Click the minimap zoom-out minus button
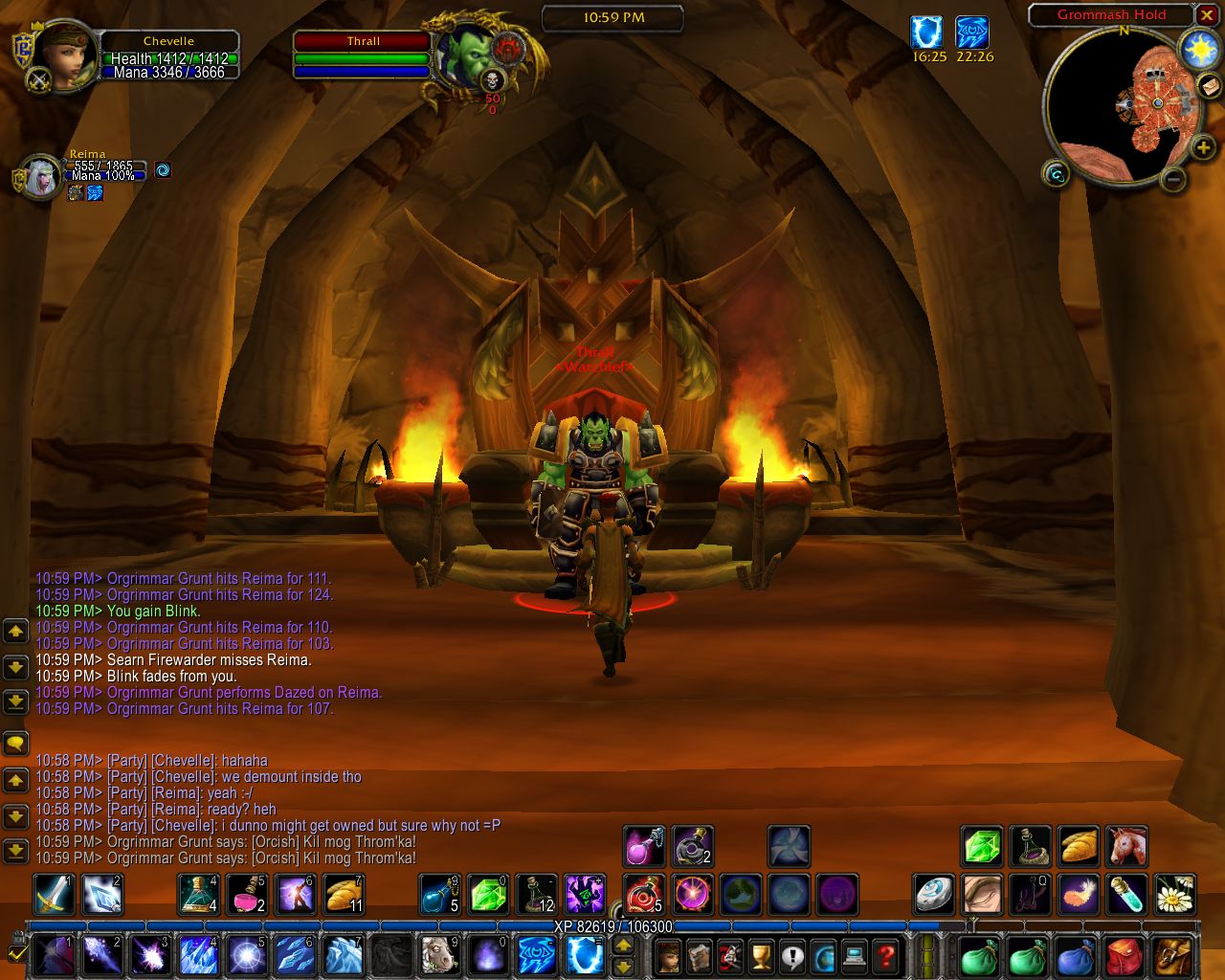1225x980 pixels. click(1173, 179)
